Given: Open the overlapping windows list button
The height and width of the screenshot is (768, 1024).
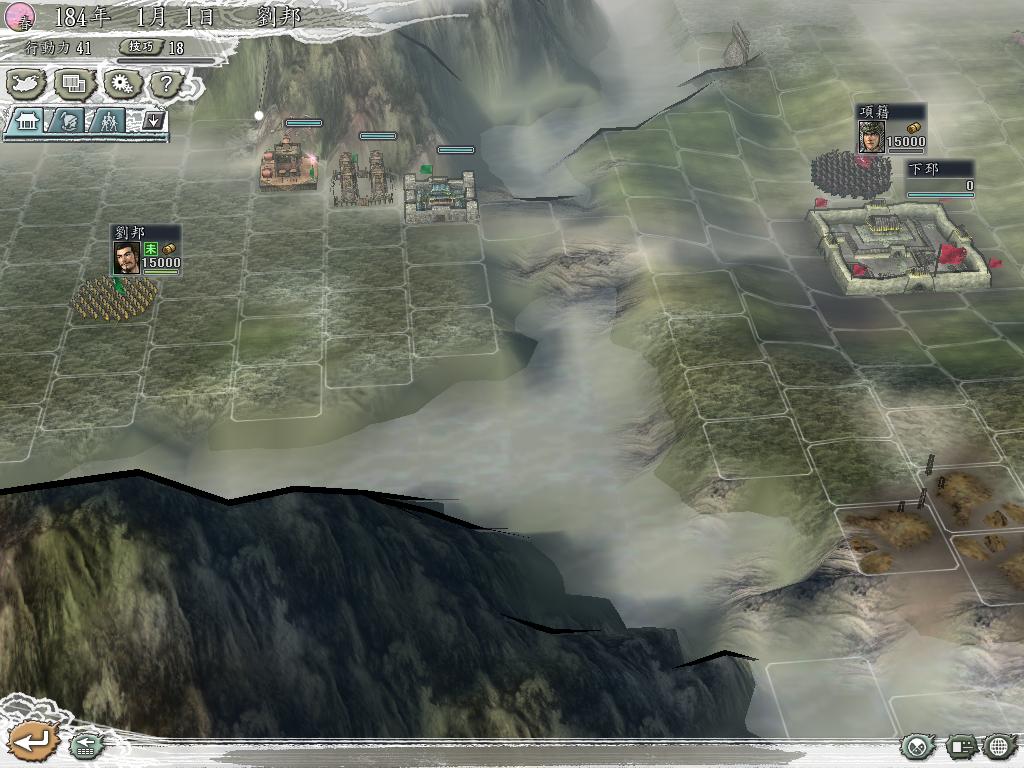Looking at the screenshot, I should [x=73, y=84].
